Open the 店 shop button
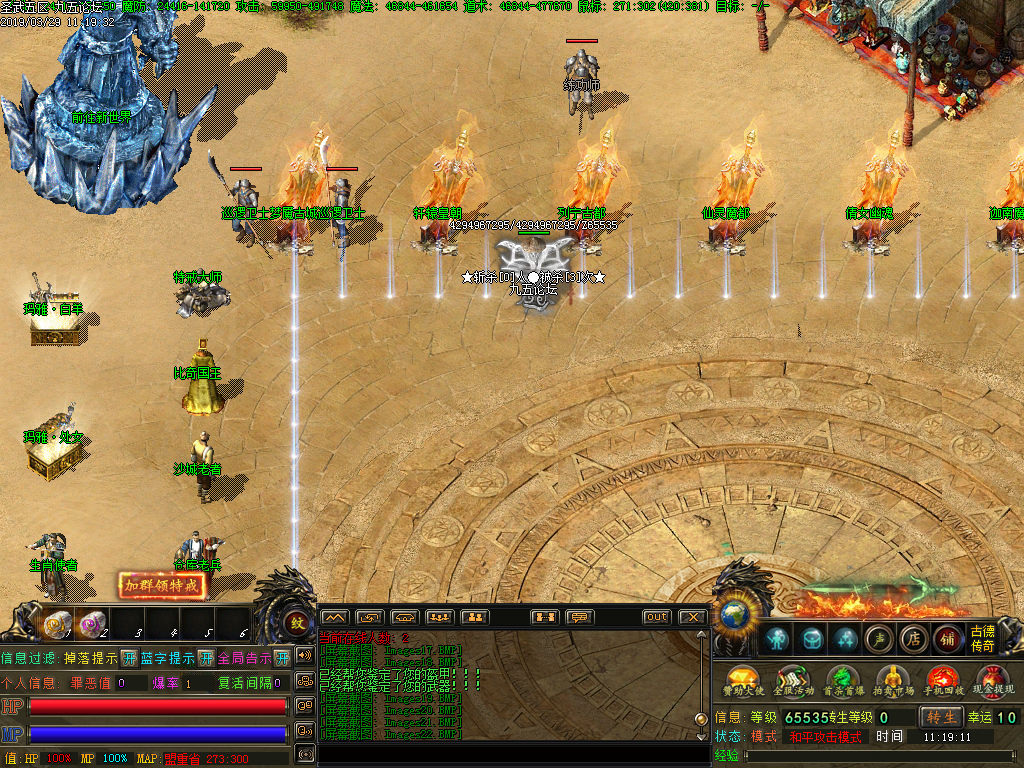Image resolution: width=1024 pixels, height=768 pixels. [x=912, y=638]
